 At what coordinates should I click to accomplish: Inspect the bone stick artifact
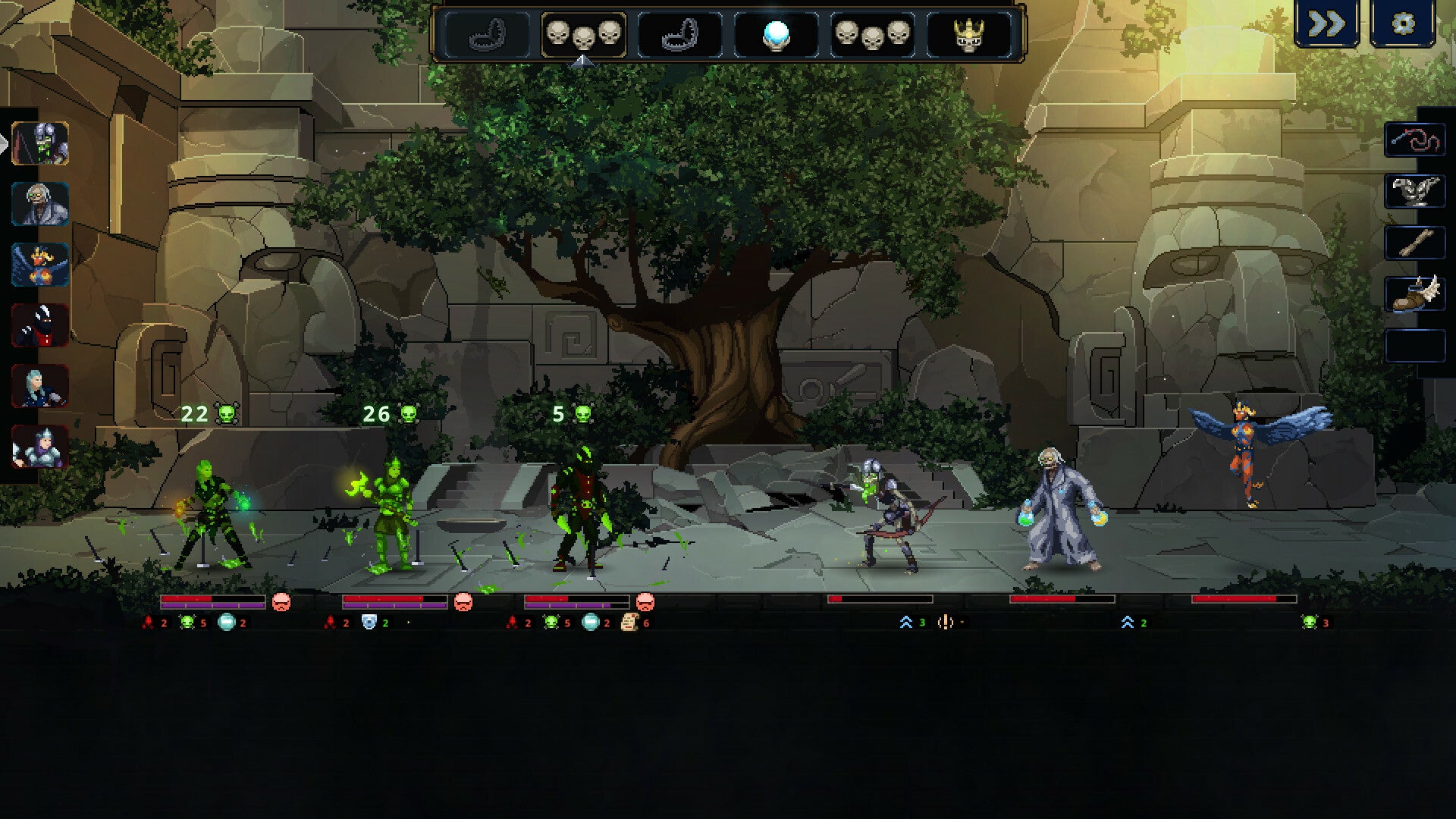[x=1415, y=243]
